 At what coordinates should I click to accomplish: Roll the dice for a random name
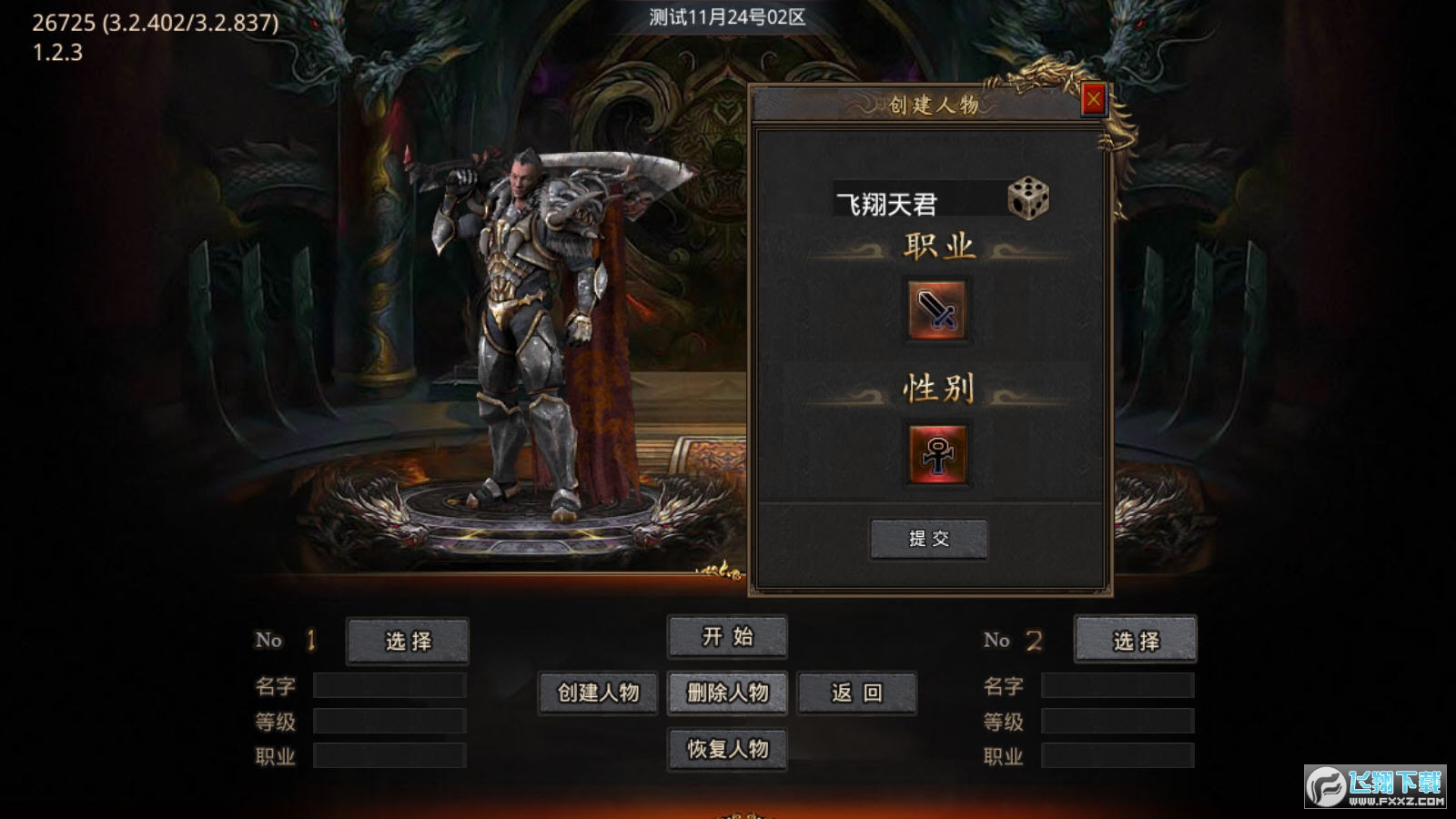(x=1028, y=198)
